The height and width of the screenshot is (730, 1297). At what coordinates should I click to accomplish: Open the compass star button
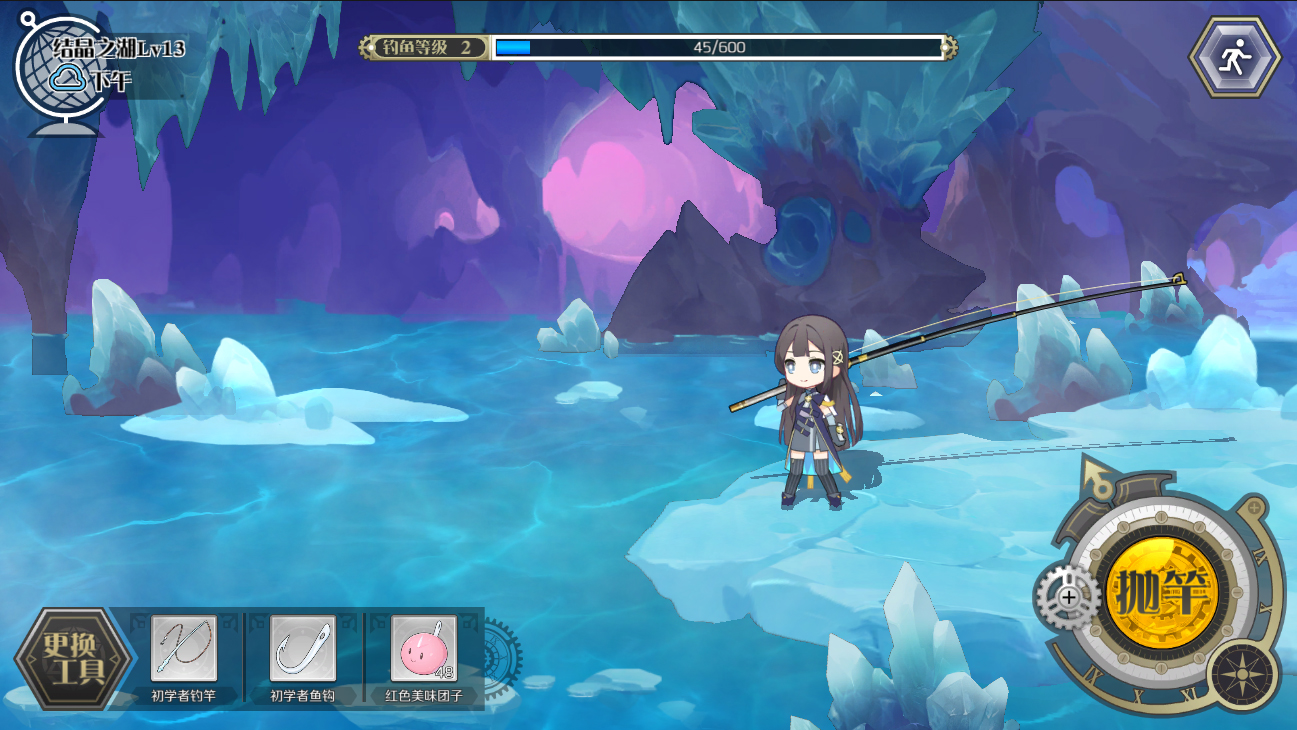pos(1243,674)
